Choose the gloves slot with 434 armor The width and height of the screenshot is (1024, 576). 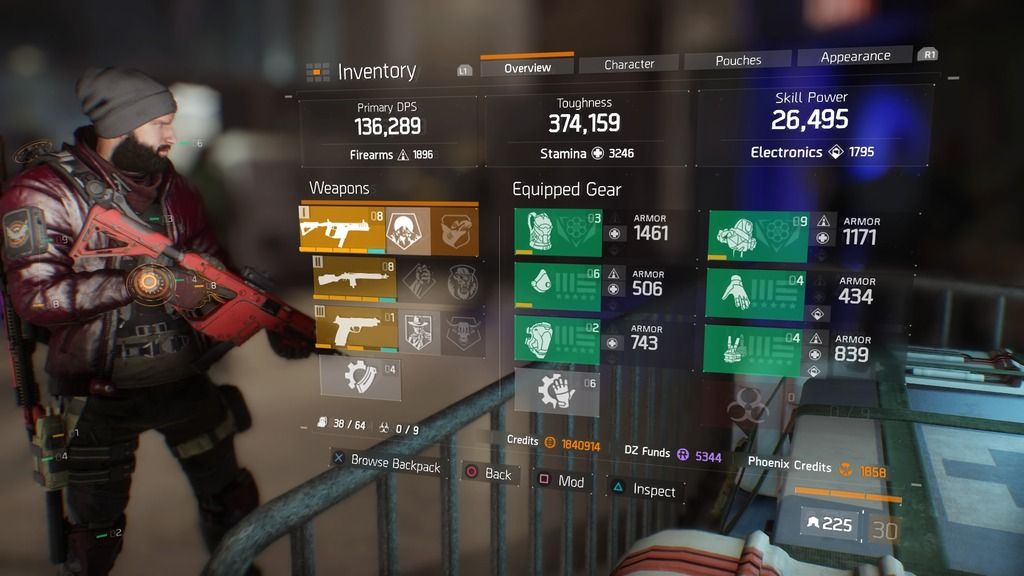759,294
